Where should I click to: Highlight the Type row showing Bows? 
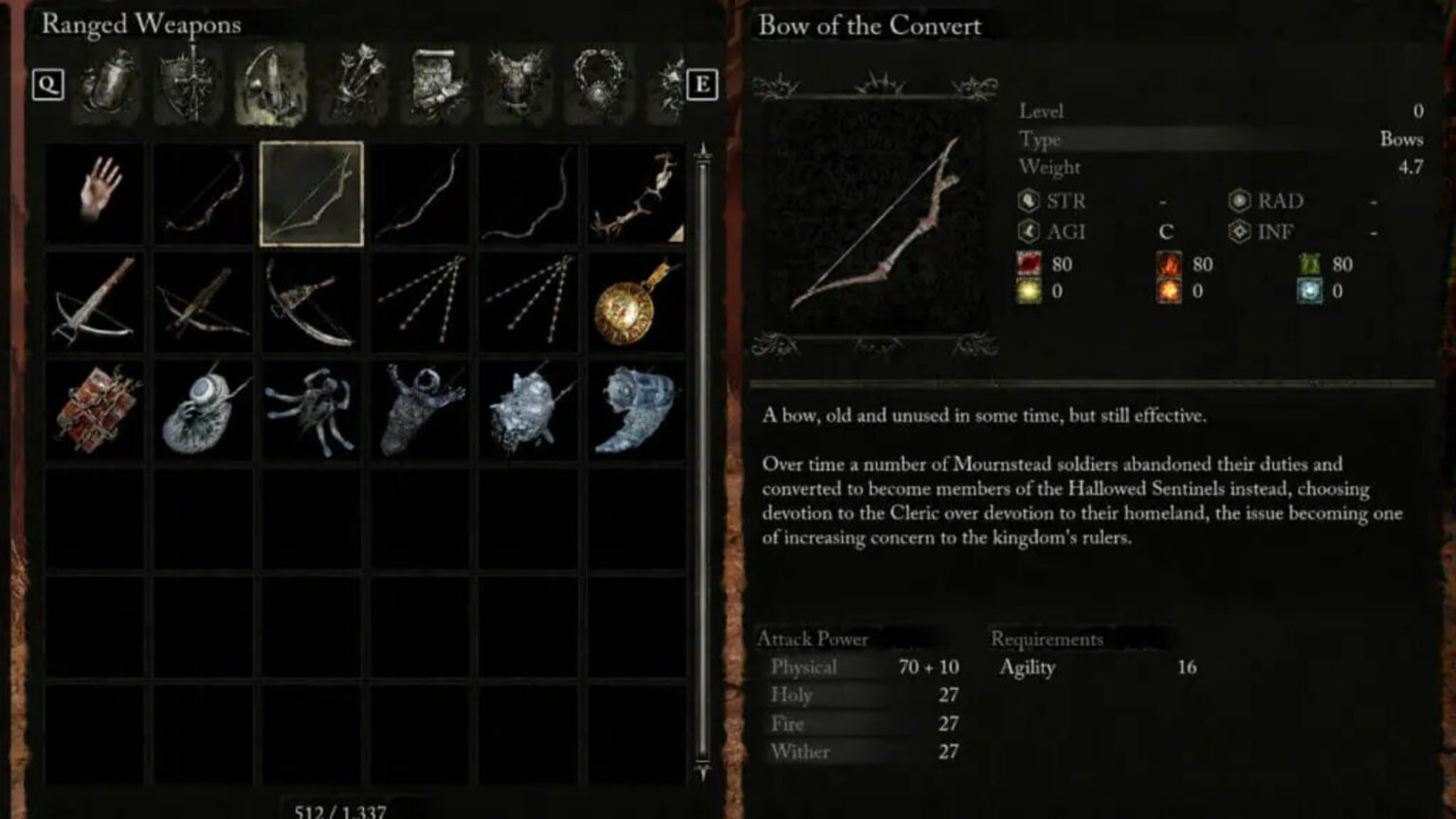1213,138
